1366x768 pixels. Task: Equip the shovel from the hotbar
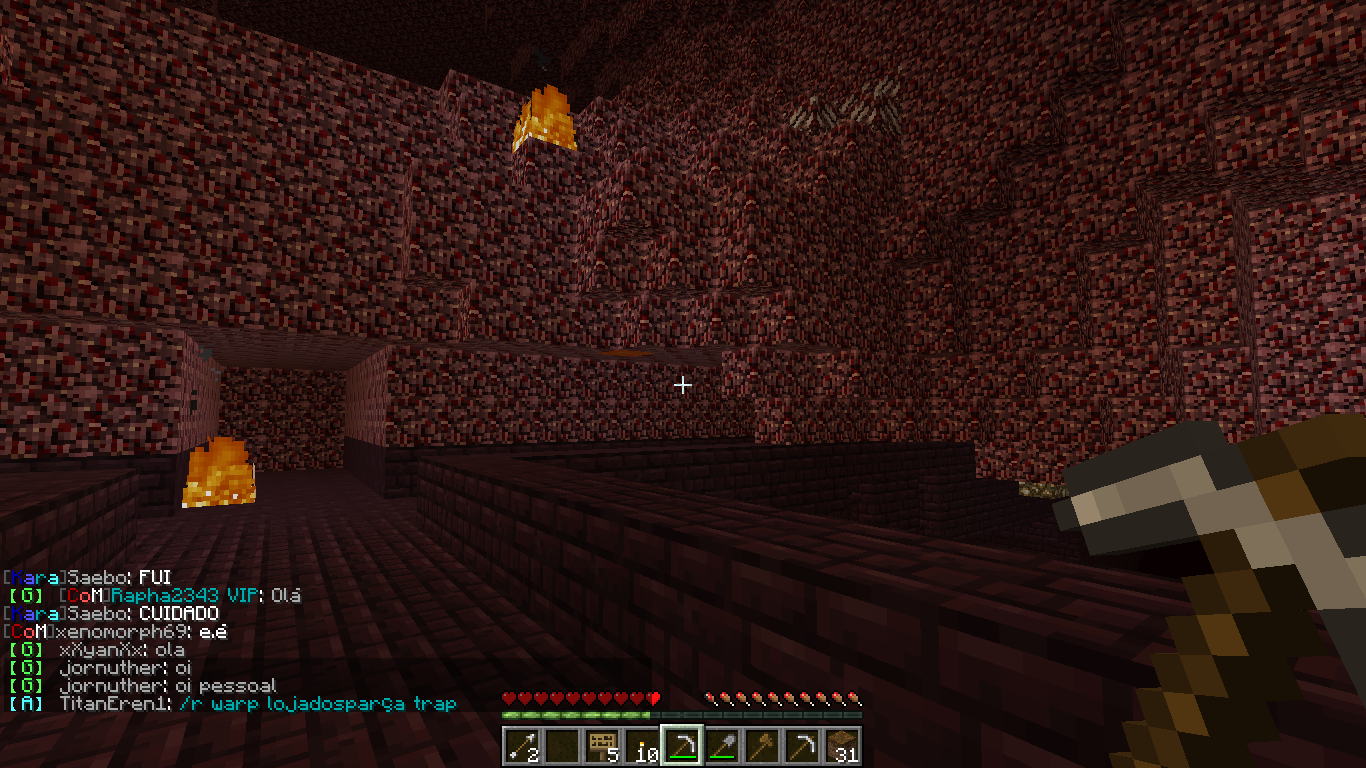(x=722, y=746)
